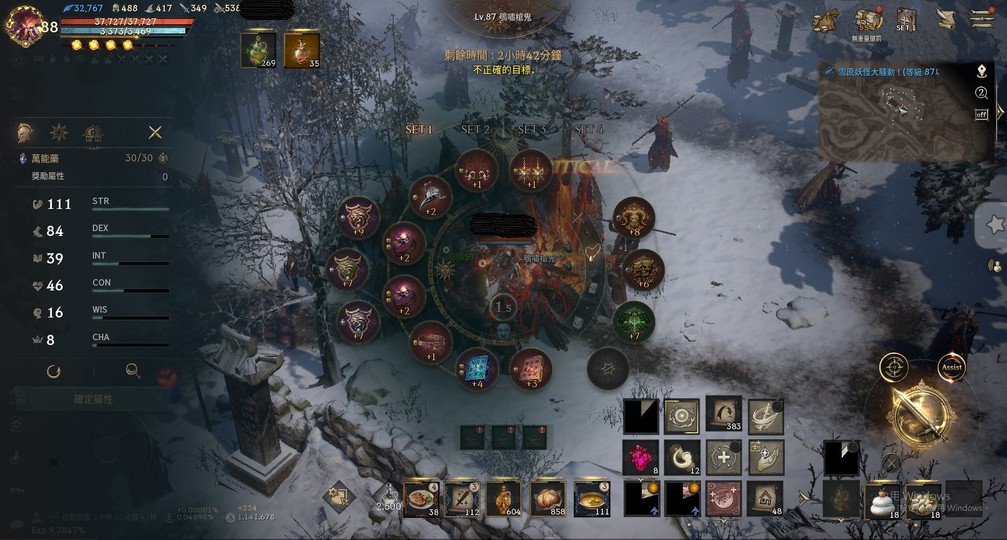Use the pink crystal item with 8

pyautogui.click(x=640, y=455)
